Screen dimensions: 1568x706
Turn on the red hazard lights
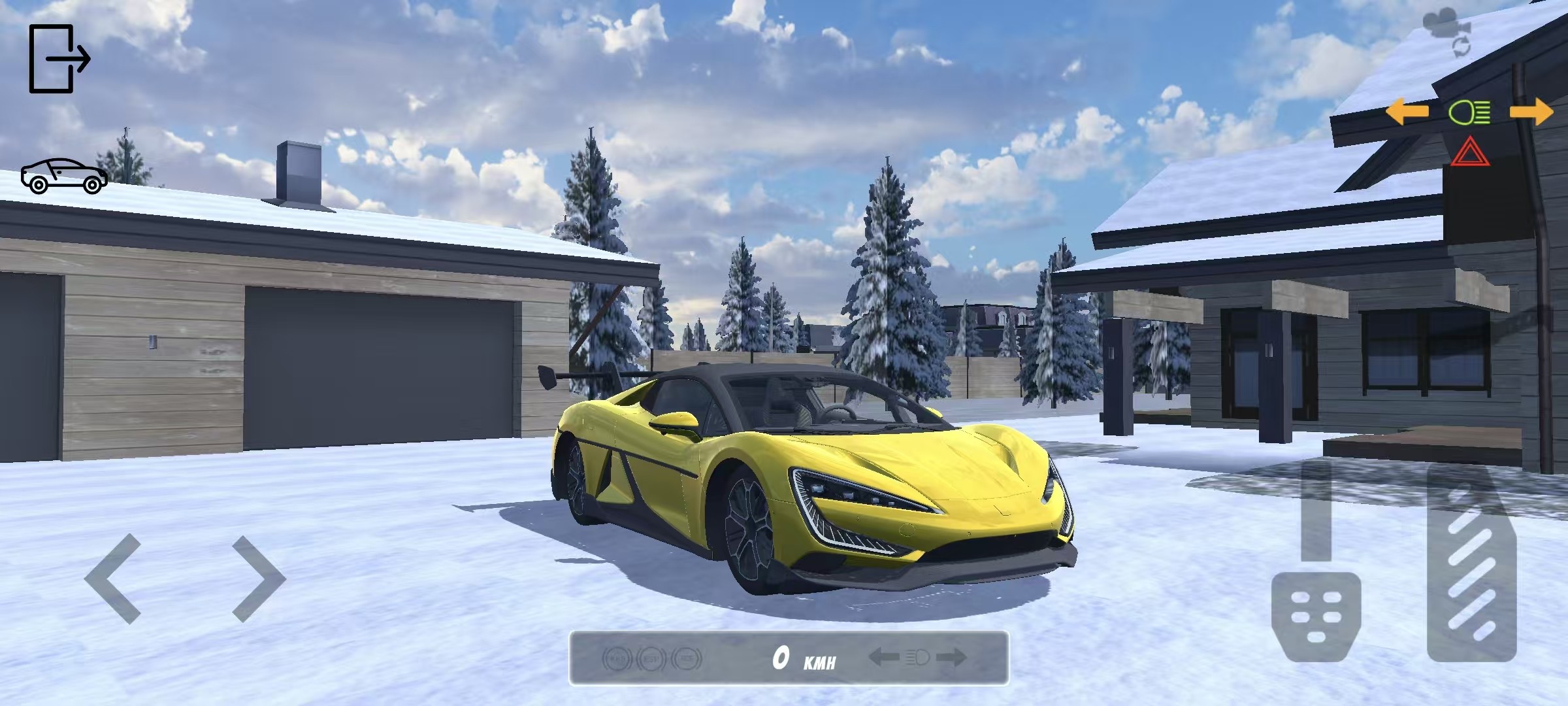click(1470, 152)
